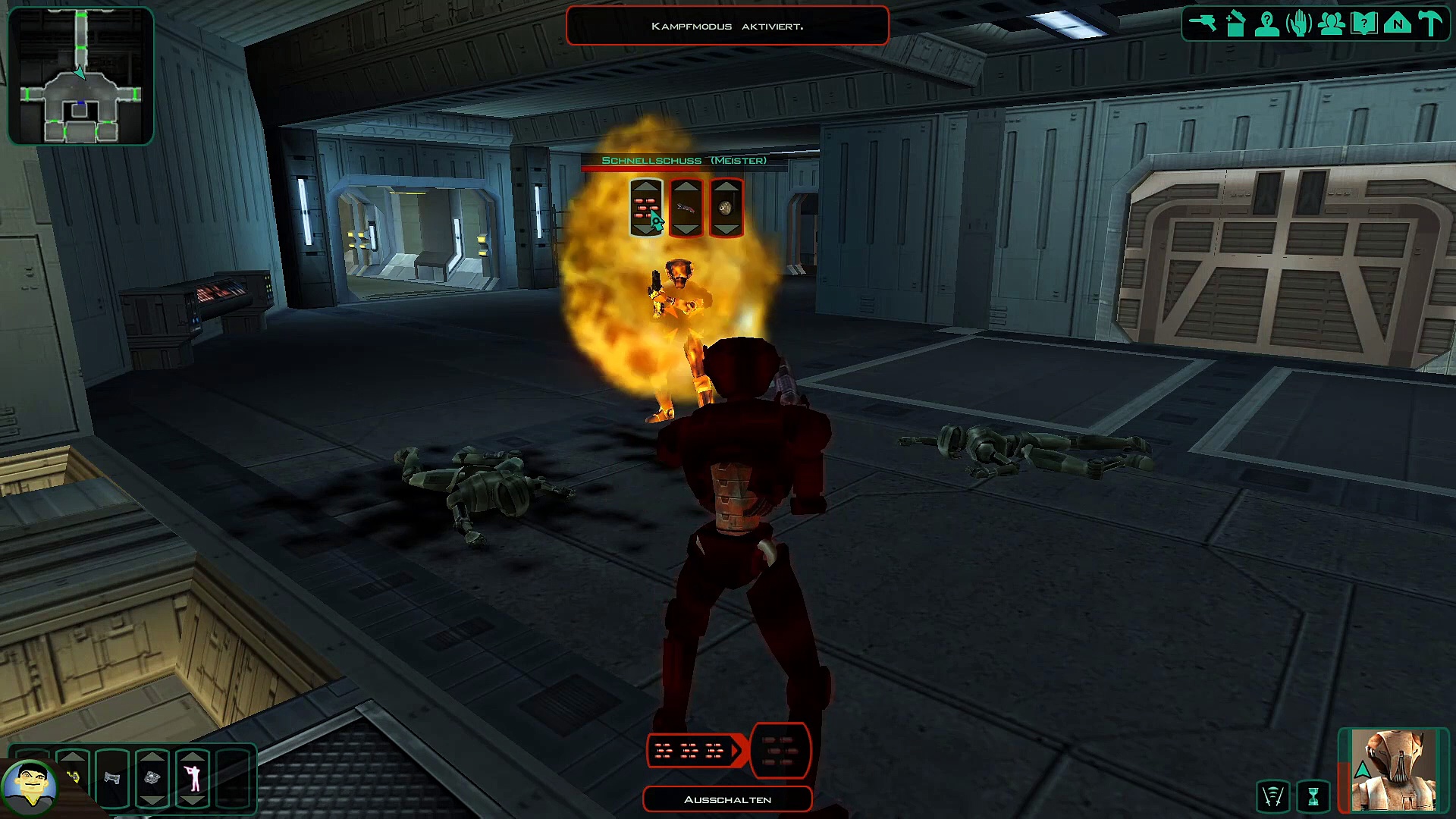Viewport: 1456px width, 819px height.
Task: Toggle solo mode via the crossed swords icon
Action: point(1272,796)
